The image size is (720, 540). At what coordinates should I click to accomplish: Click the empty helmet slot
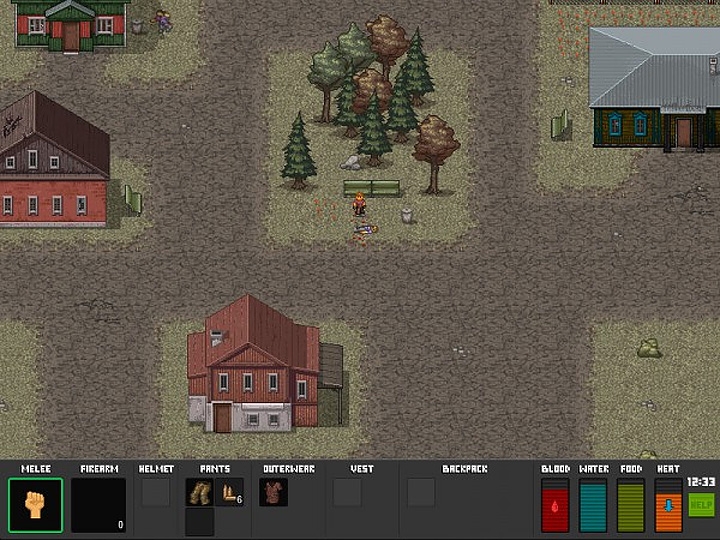[x=155, y=492]
